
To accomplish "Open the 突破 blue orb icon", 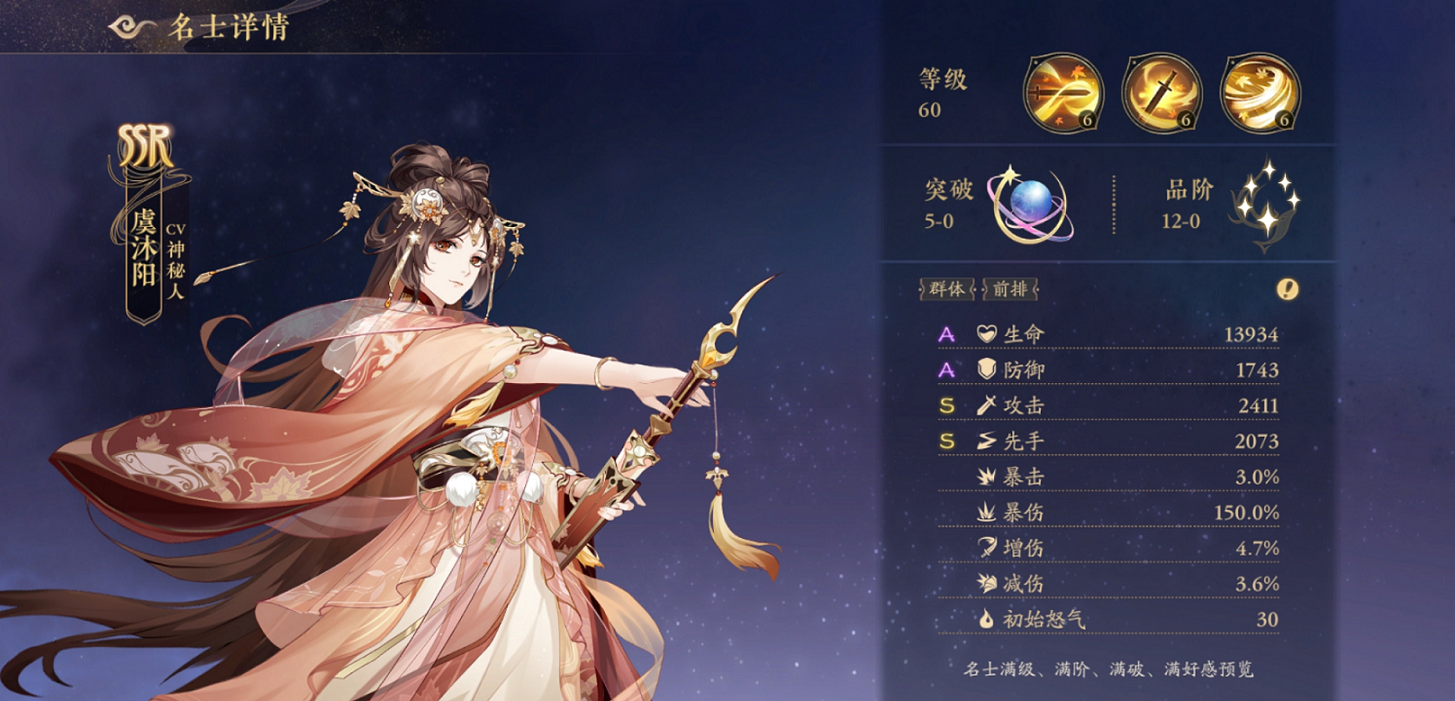I will (x=1028, y=204).
